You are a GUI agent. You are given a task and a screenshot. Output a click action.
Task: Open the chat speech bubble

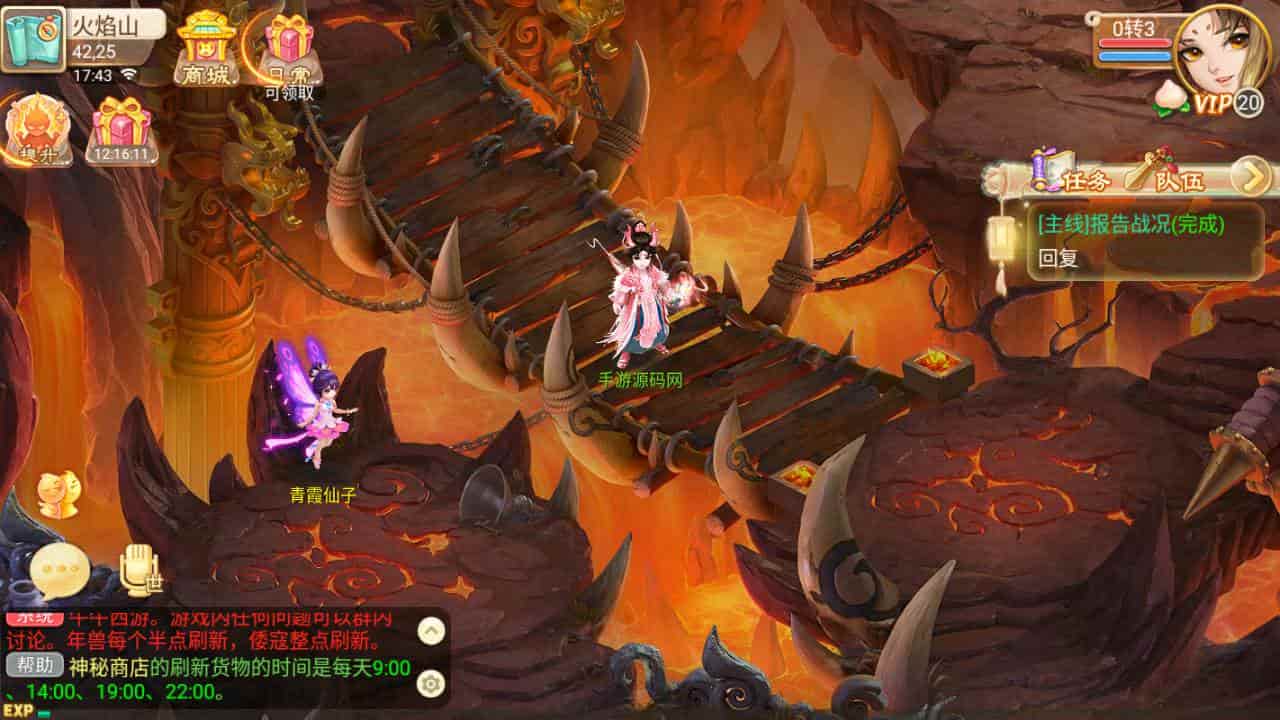click(59, 571)
